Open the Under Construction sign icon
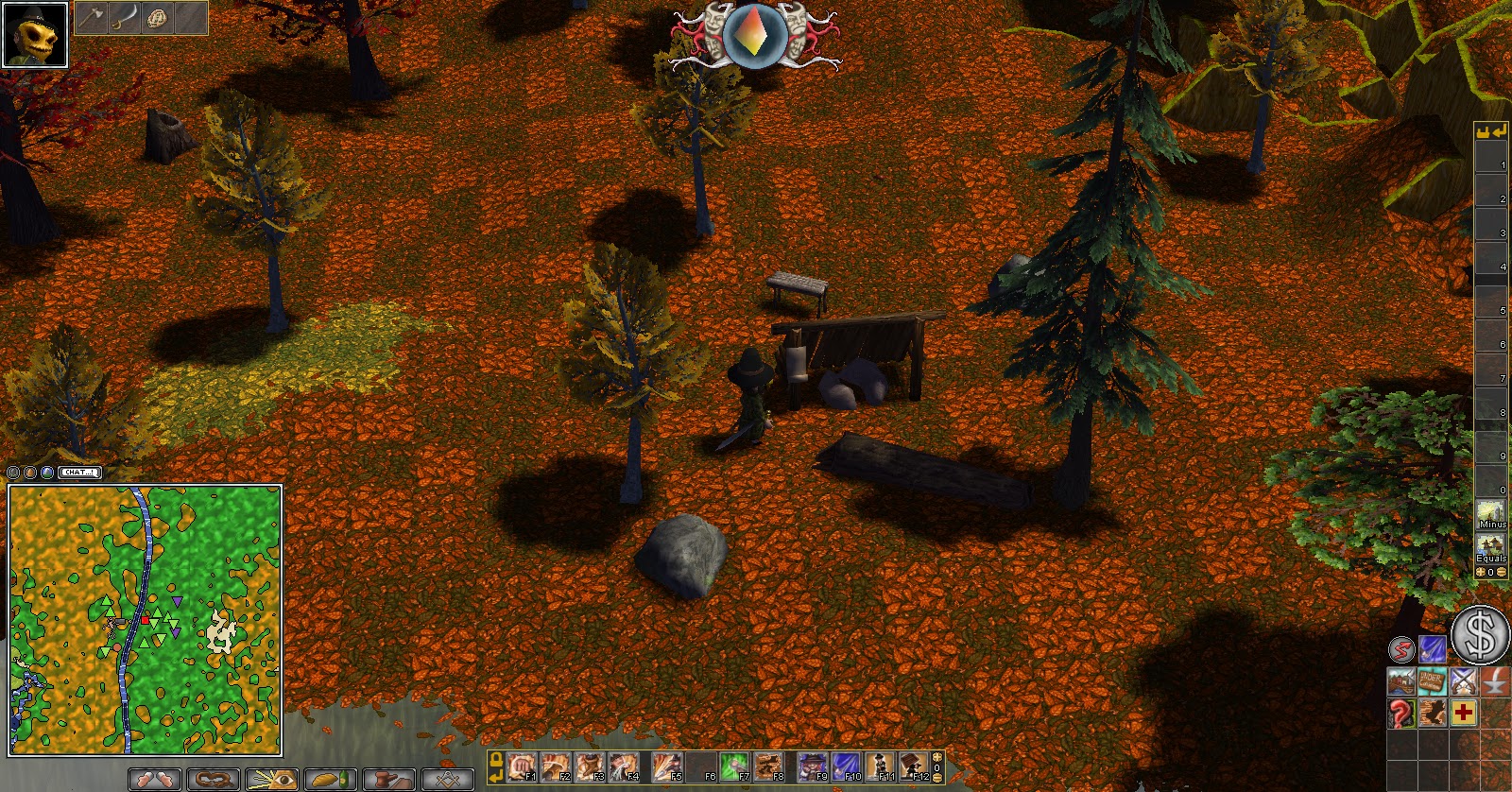The height and width of the screenshot is (792, 1512). (1432, 681)
